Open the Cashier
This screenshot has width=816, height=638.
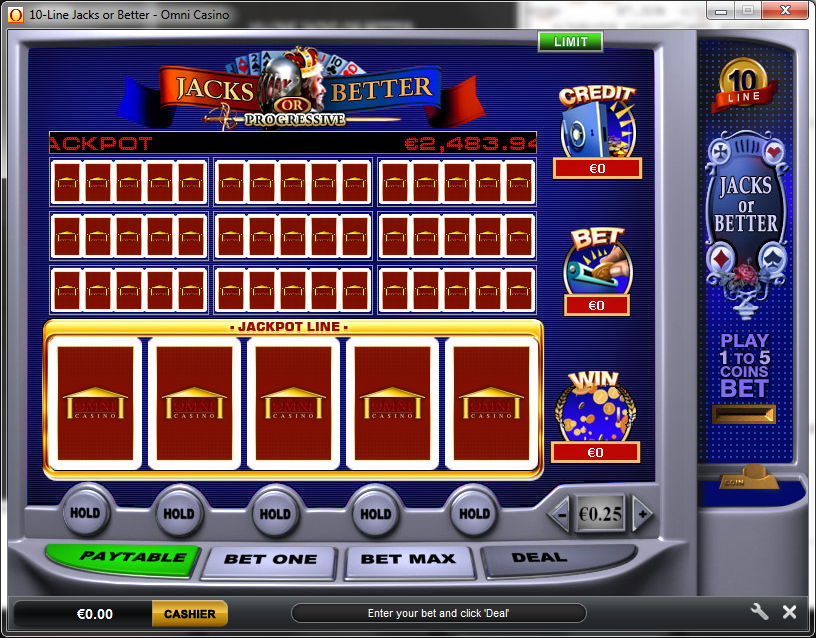click(190, 613)
